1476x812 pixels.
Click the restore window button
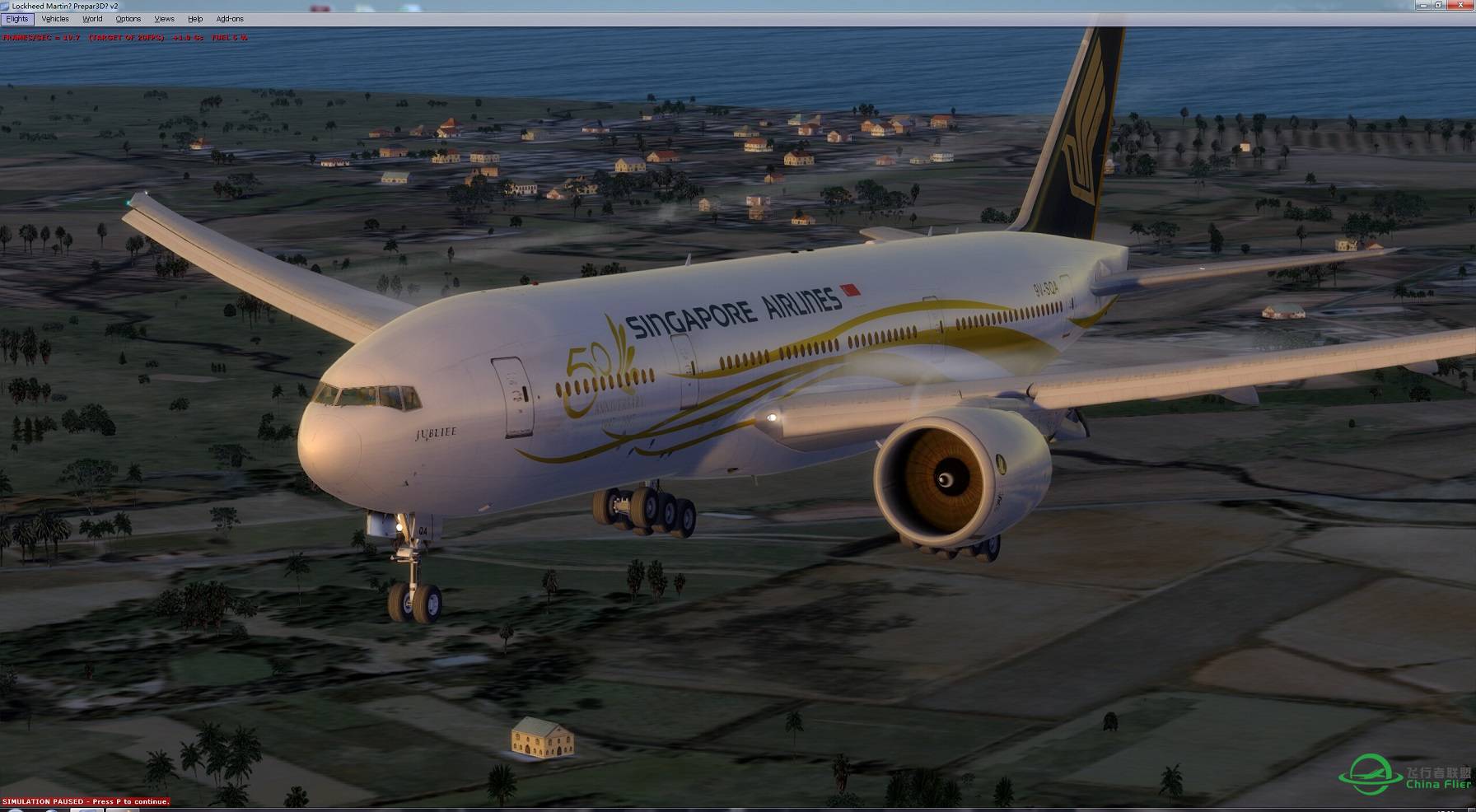[x=1440, y=6]
